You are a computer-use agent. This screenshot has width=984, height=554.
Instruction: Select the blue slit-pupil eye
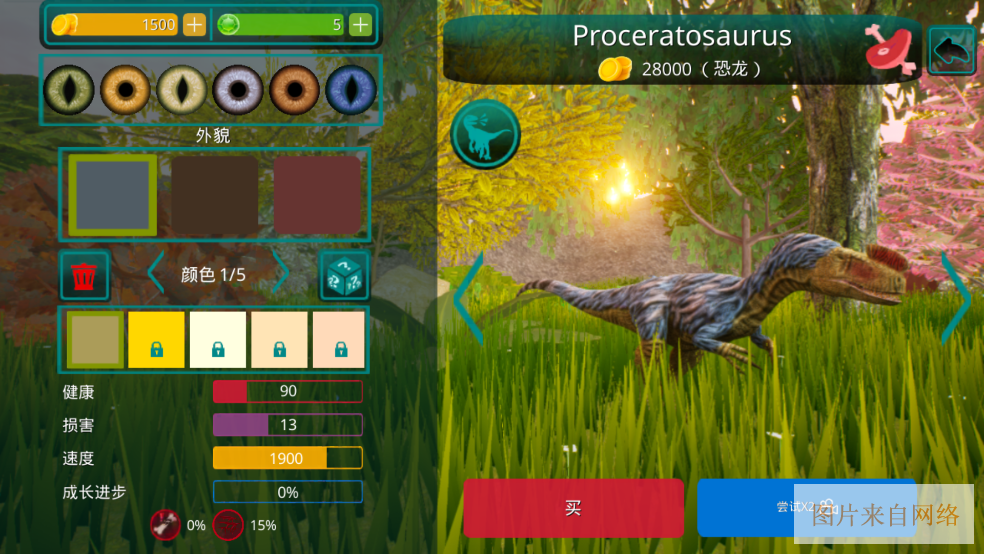(x=351, y=90)
